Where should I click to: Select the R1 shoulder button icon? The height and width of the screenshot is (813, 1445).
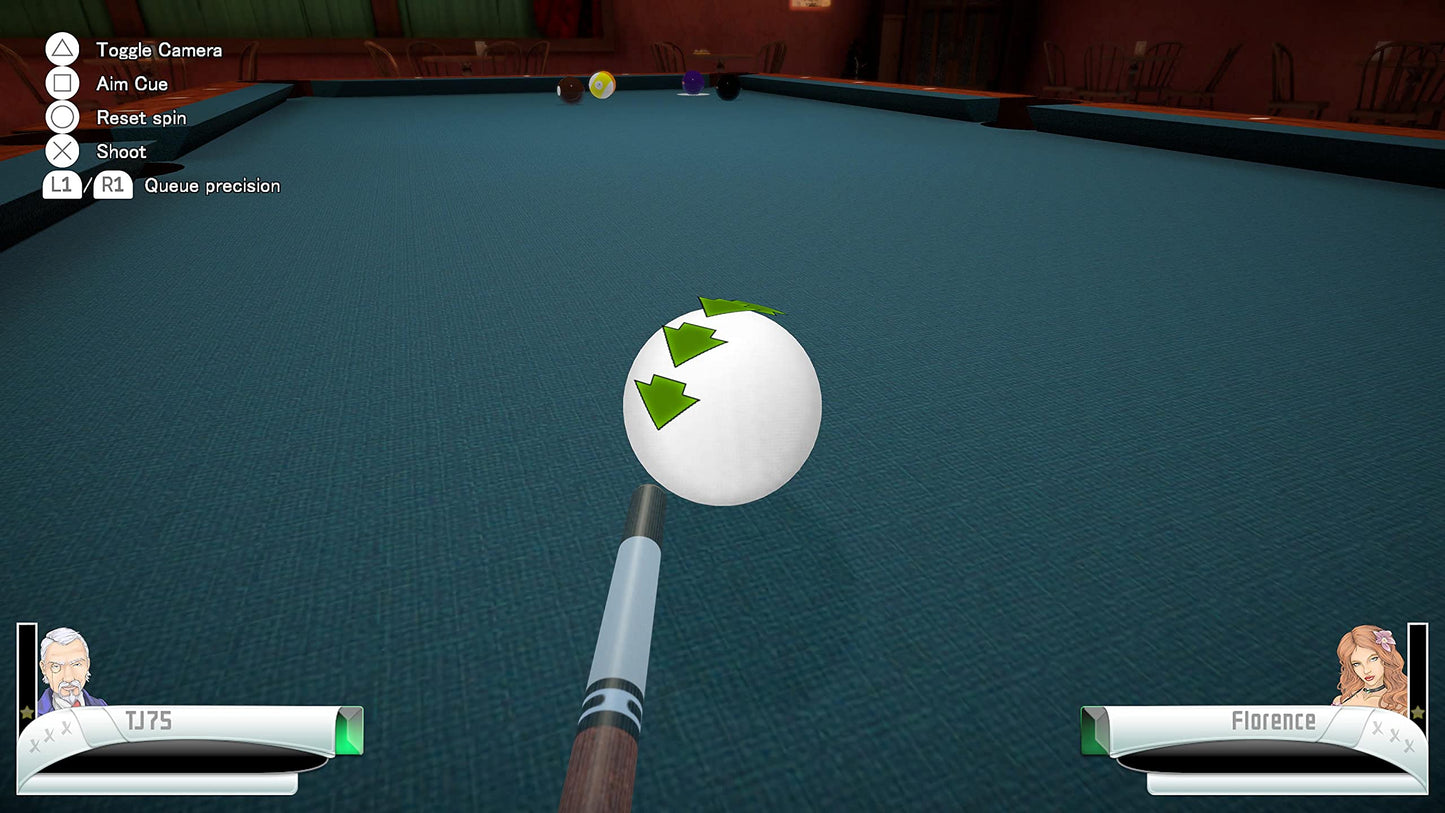pyautogui.click(x=112, y=185)
